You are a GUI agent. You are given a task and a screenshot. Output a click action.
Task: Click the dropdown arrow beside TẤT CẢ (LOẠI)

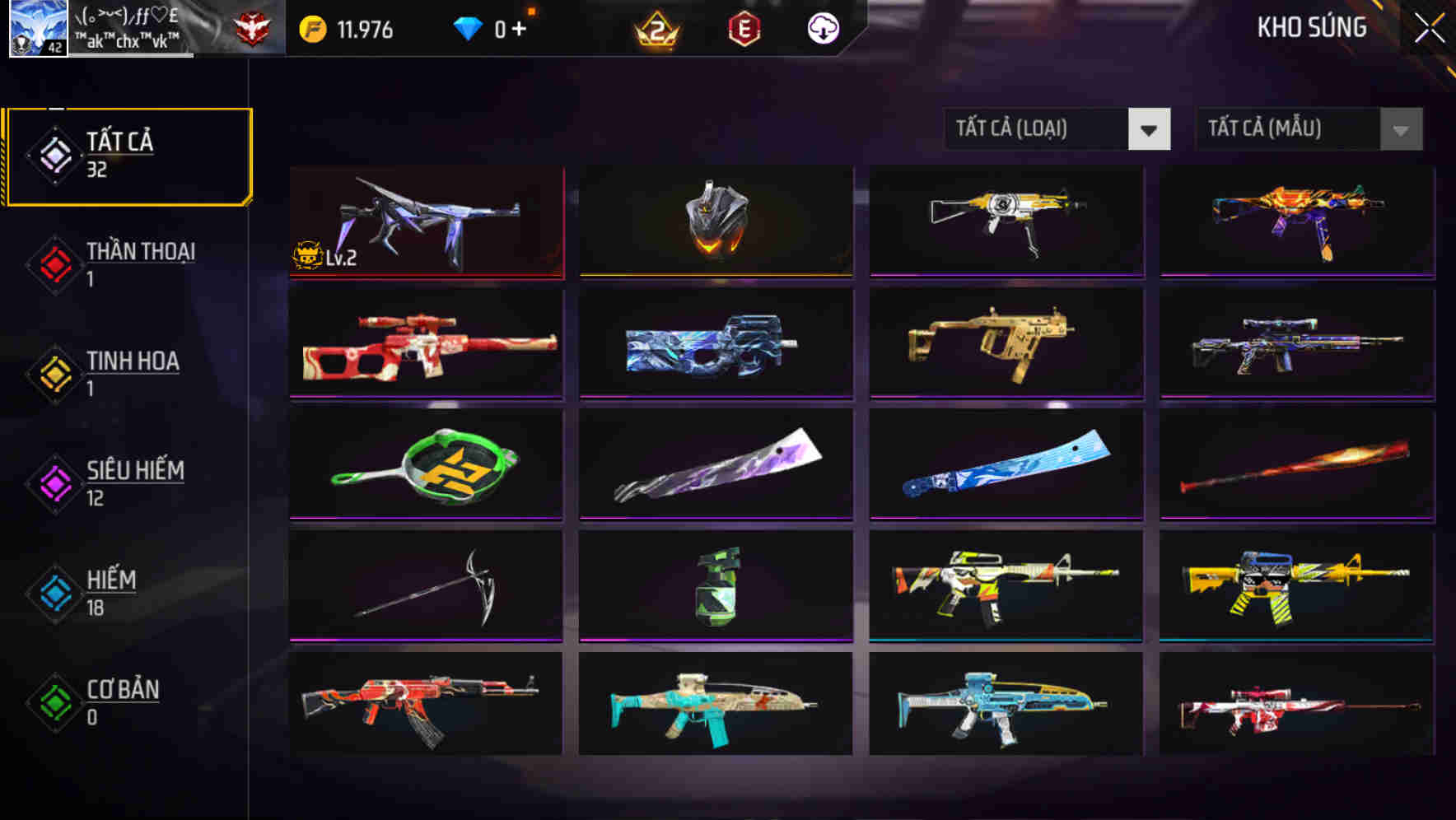click(1150, 129)
